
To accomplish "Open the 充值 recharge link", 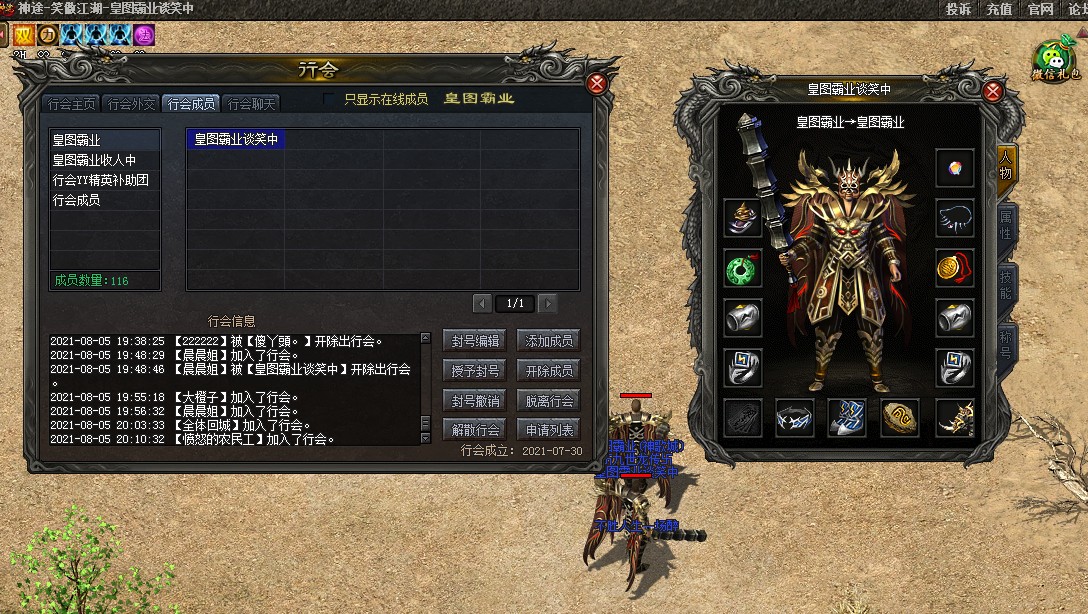I will pyautogui.click(x=999, y=9).
